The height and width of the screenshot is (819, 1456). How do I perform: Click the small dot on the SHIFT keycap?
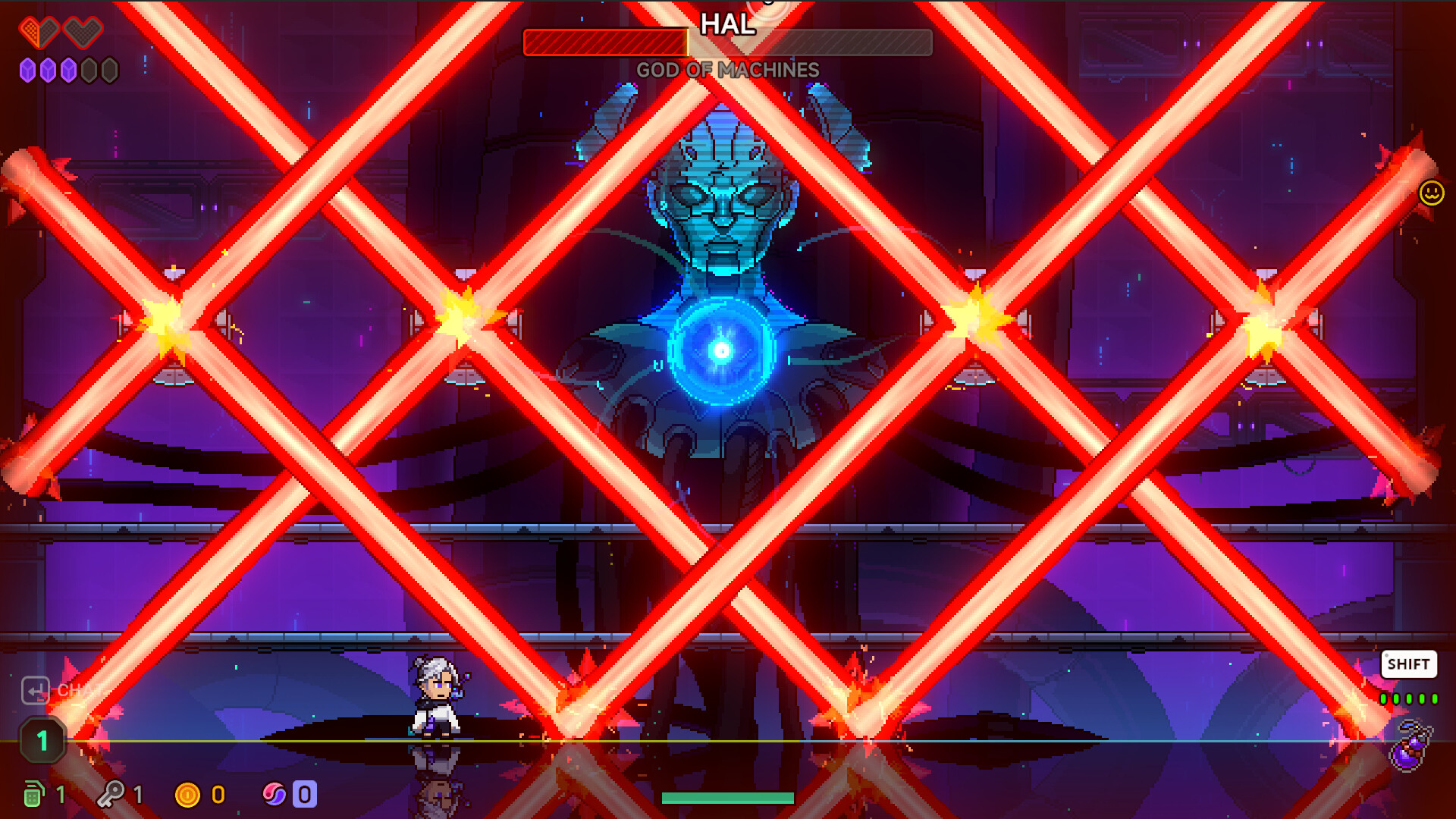(1387, 655)
